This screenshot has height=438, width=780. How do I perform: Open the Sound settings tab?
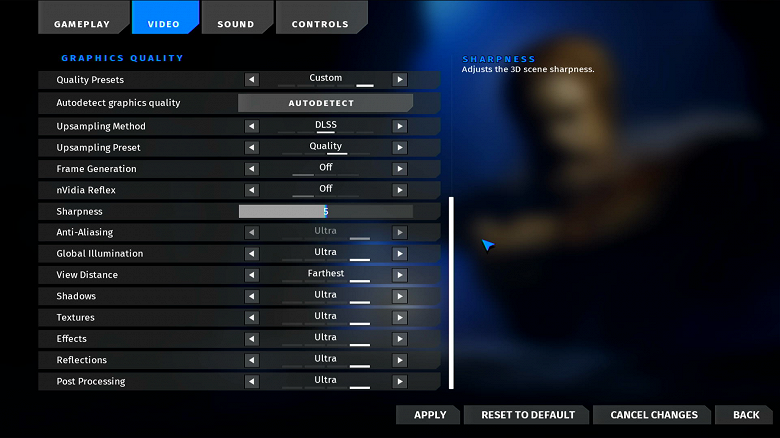235,23
